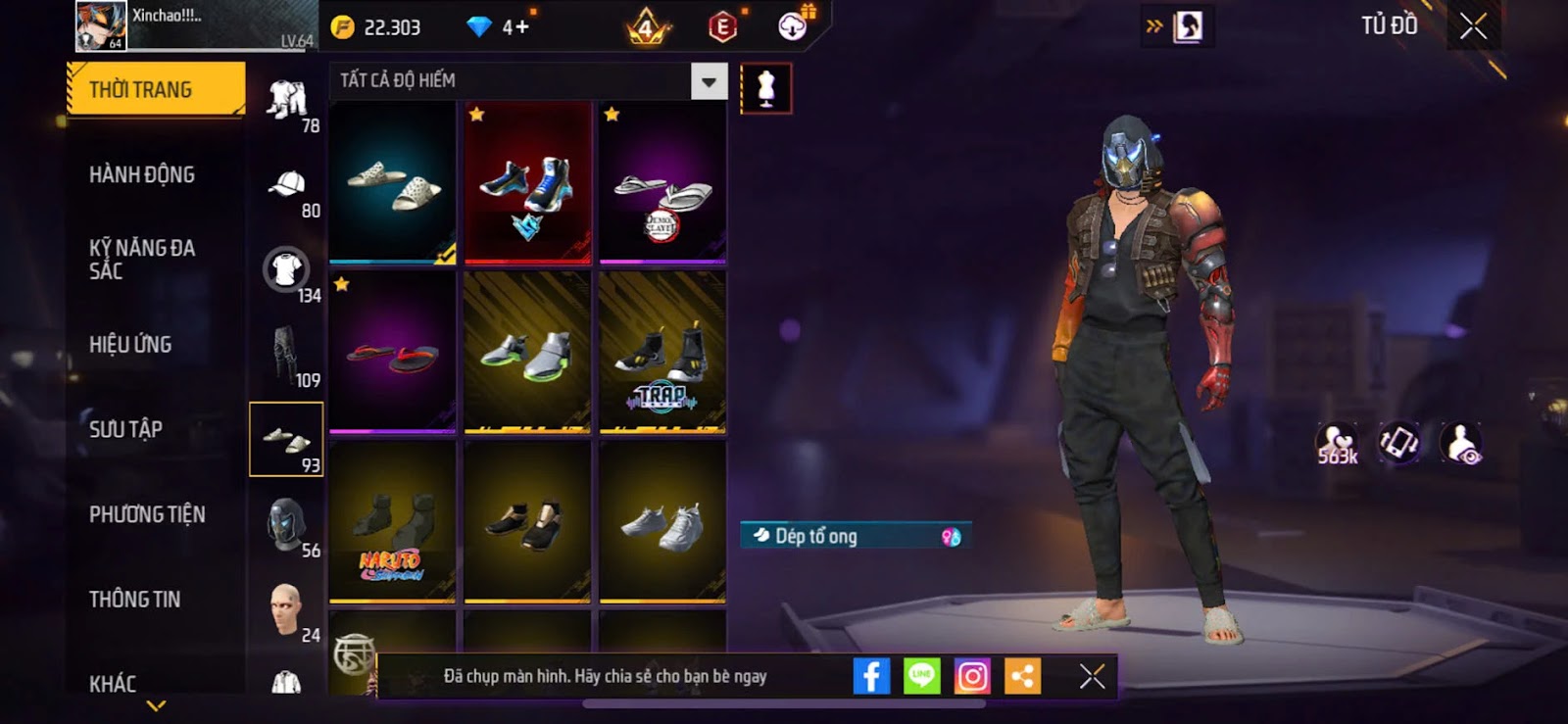Choose the blue and black sneakers item
The width and height of the screenshot is (1568, 724).
tap(527, 182)
